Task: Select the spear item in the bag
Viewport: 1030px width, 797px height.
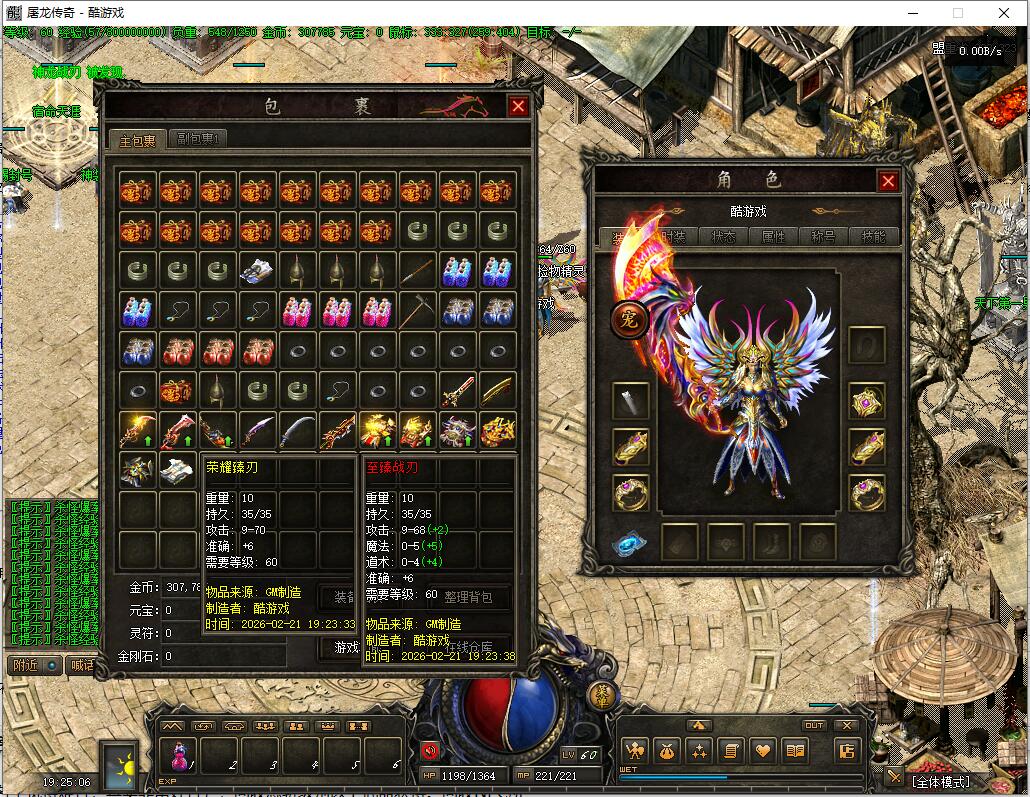Action: point(417,269)
